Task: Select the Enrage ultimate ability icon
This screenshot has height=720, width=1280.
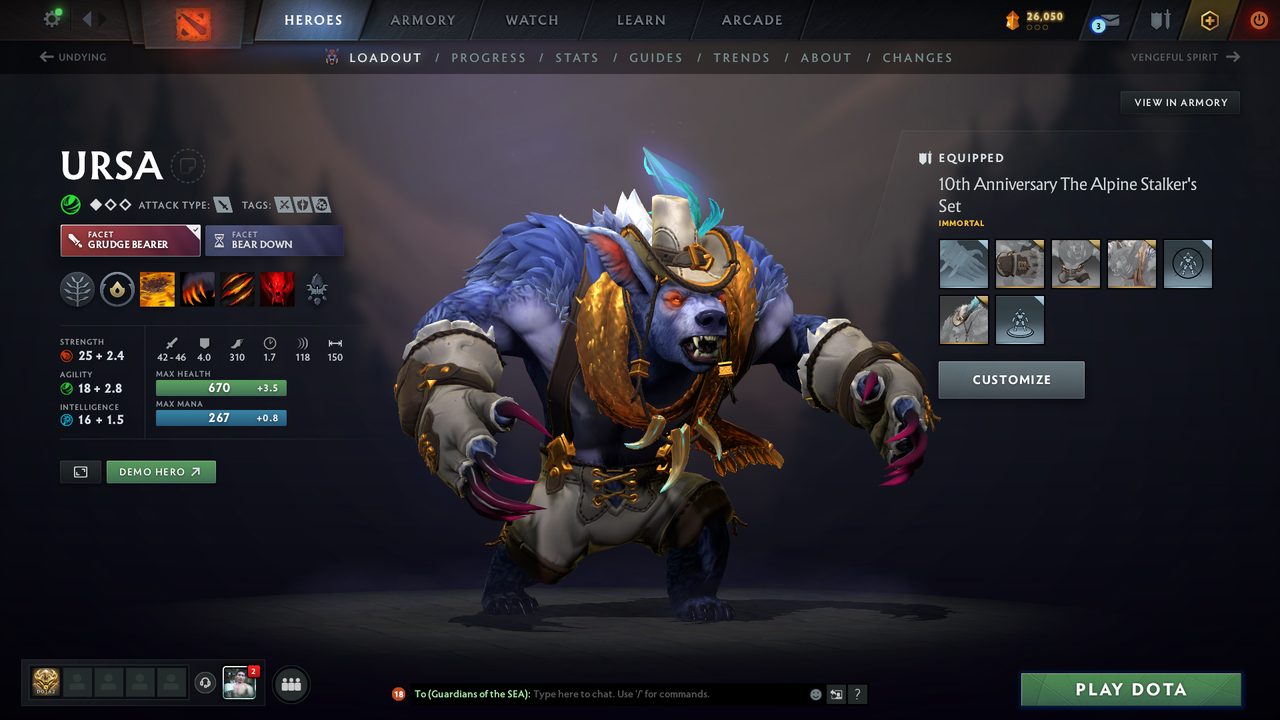Action: click(278, 289)
